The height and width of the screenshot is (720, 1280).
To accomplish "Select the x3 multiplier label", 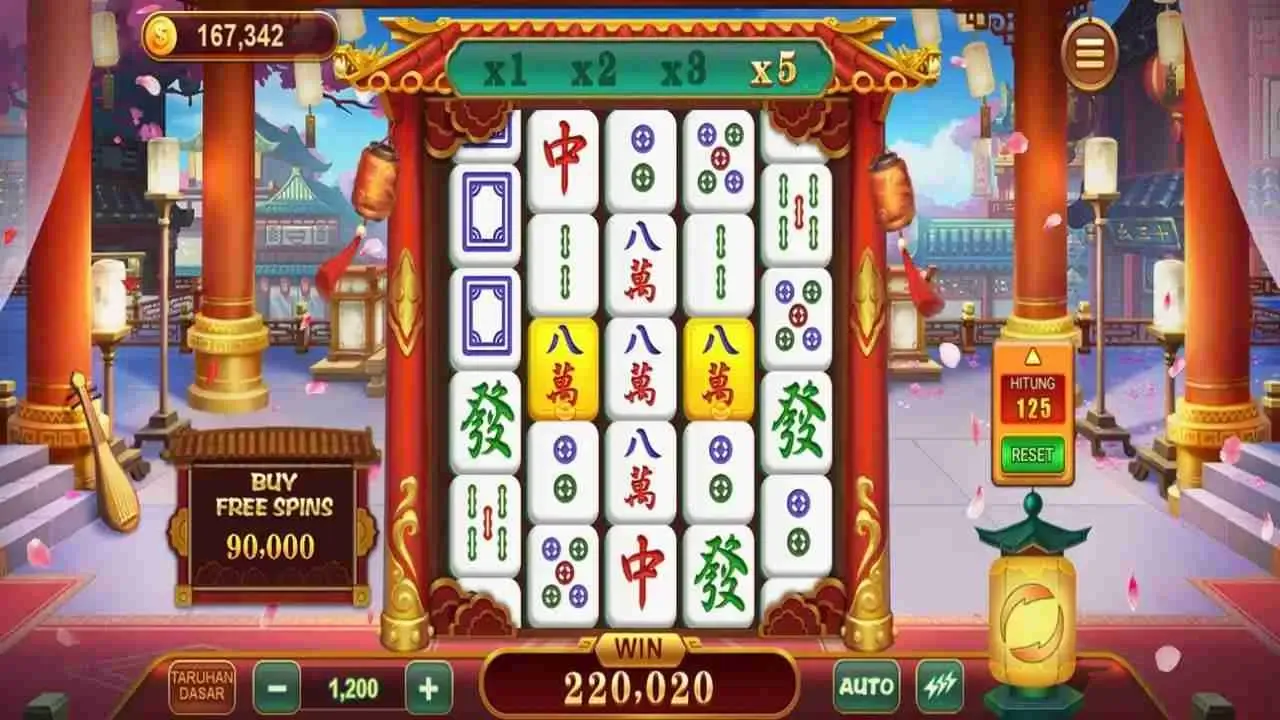I will coord(687,71).
